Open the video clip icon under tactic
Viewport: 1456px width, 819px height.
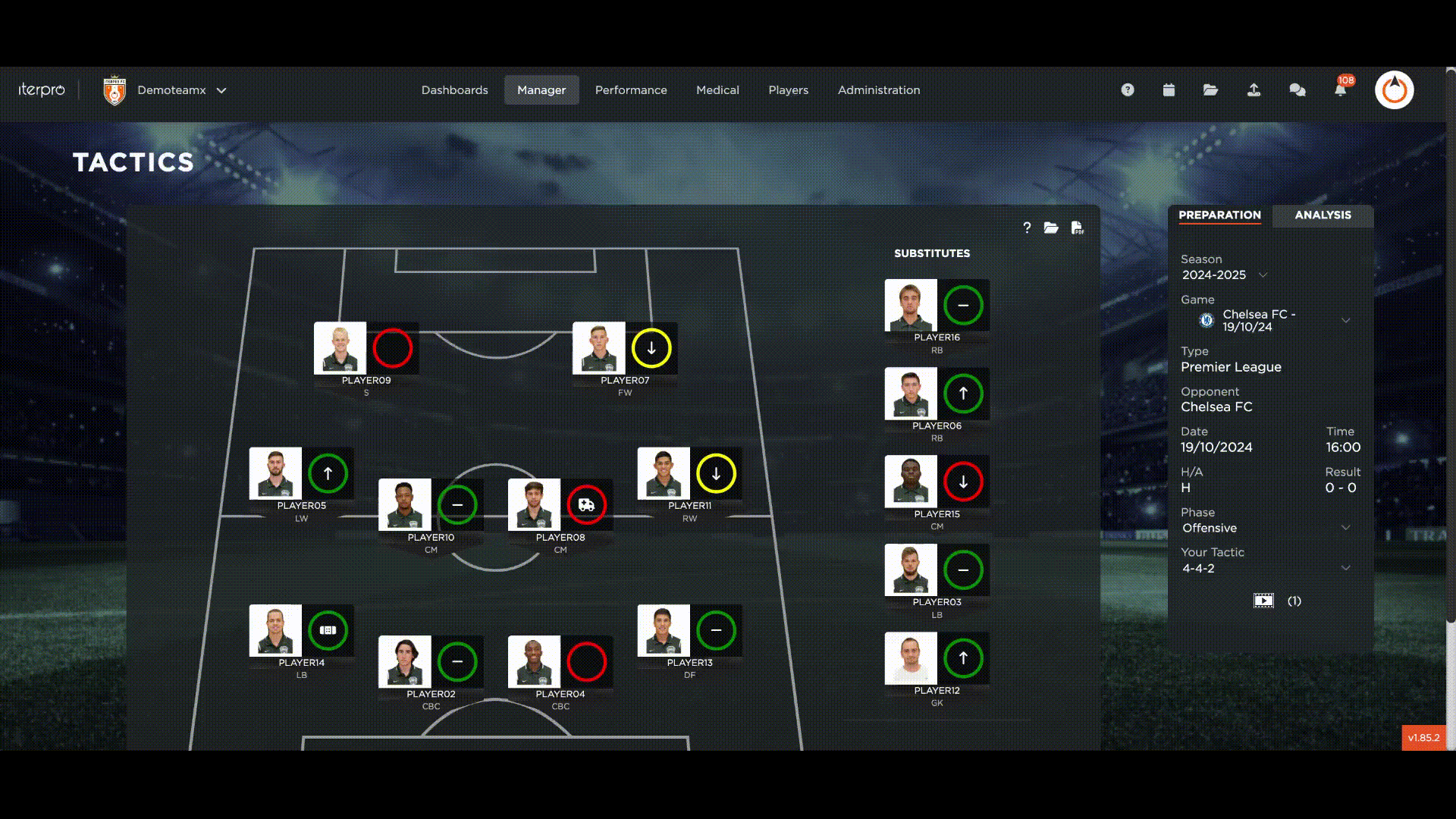click(x=1263, y=601)
